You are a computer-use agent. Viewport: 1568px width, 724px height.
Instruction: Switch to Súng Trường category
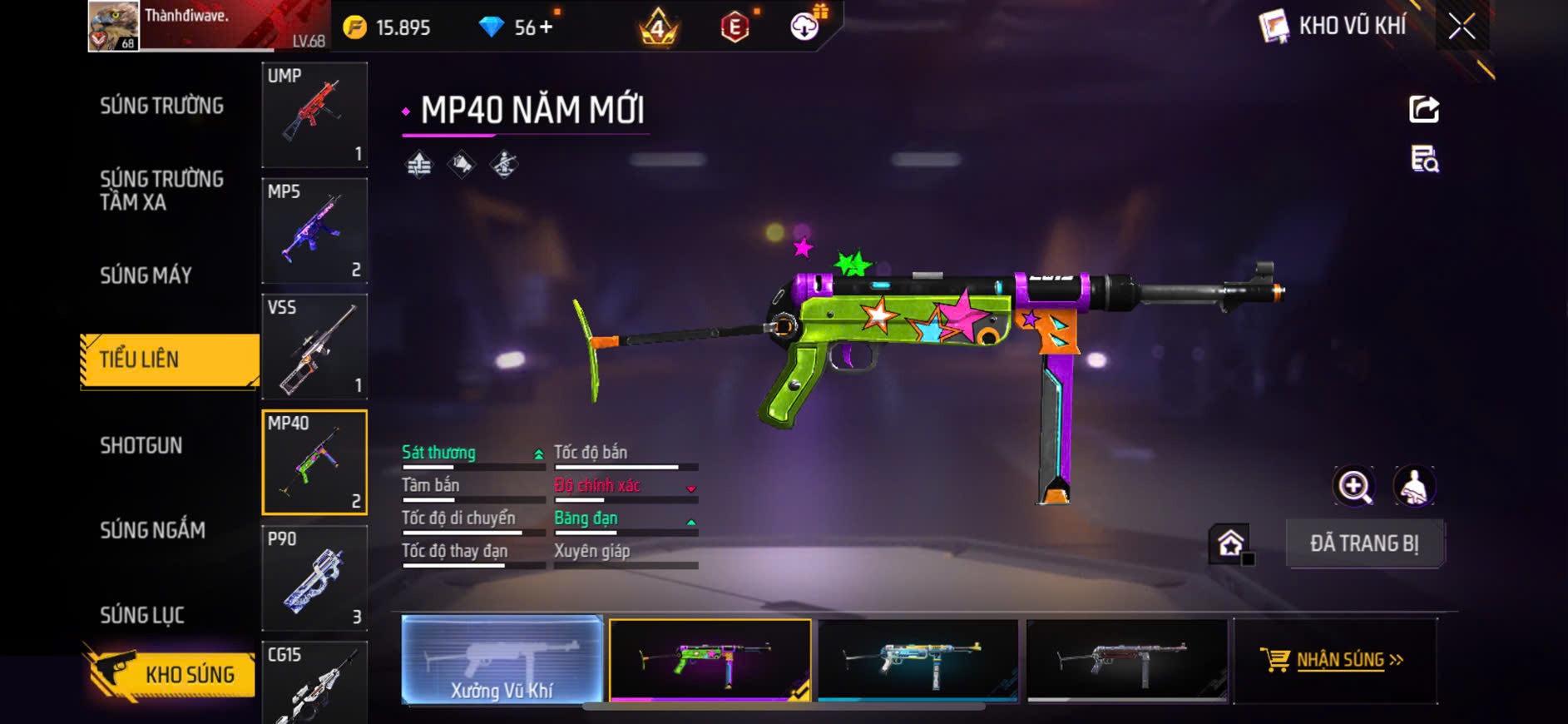162,106
